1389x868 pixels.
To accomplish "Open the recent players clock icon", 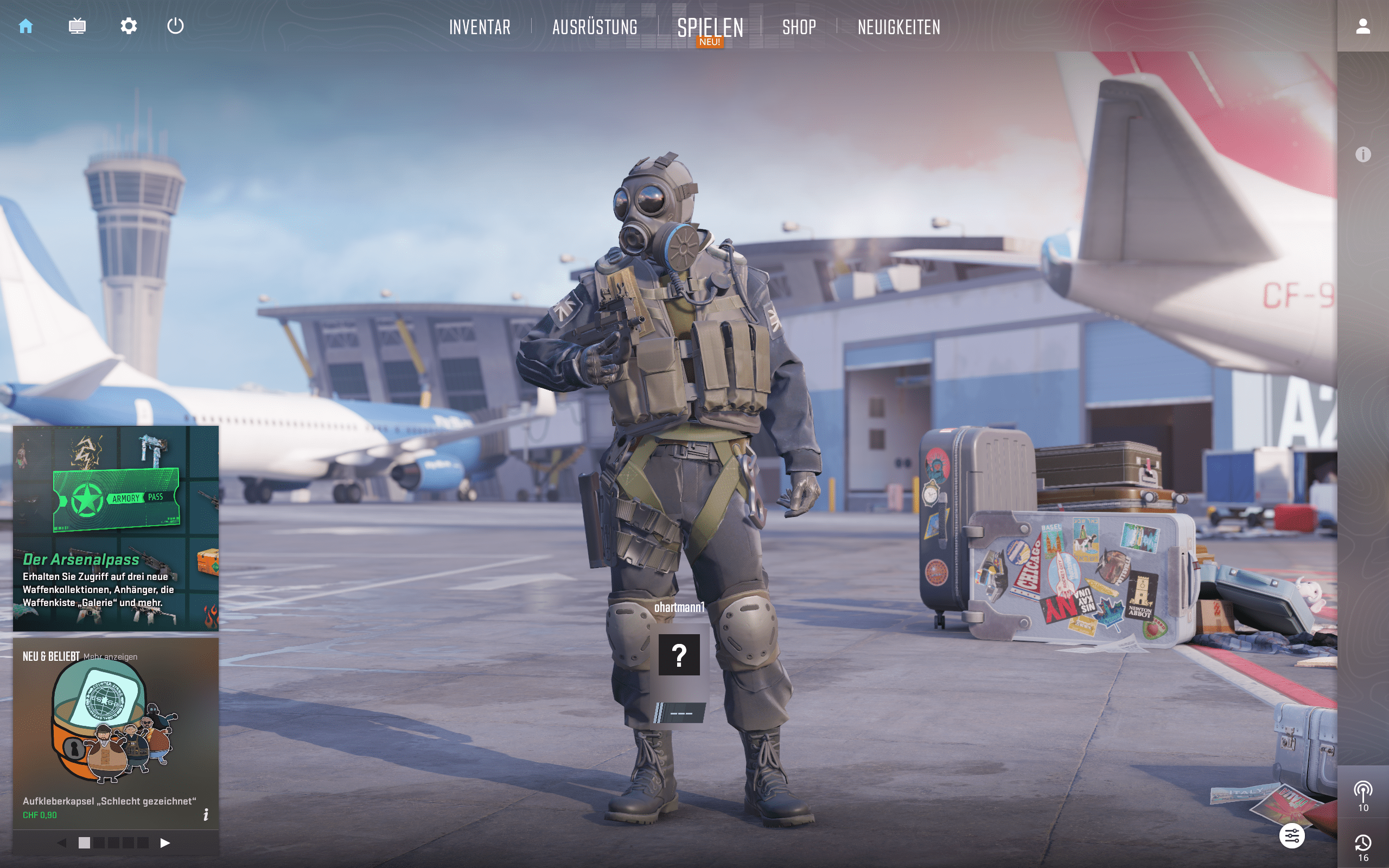I will tap(1362, 843).
